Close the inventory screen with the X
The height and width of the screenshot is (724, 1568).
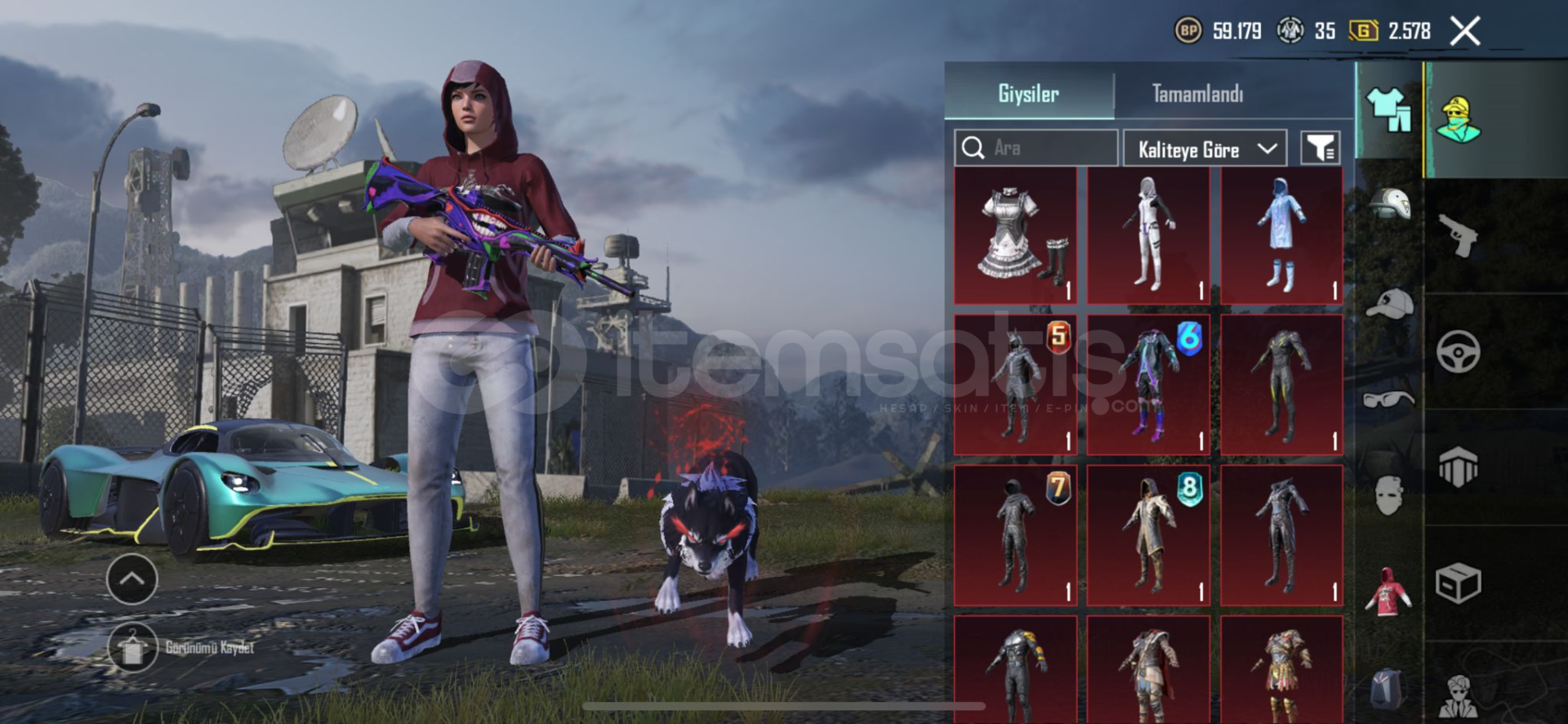point(1465,32)
